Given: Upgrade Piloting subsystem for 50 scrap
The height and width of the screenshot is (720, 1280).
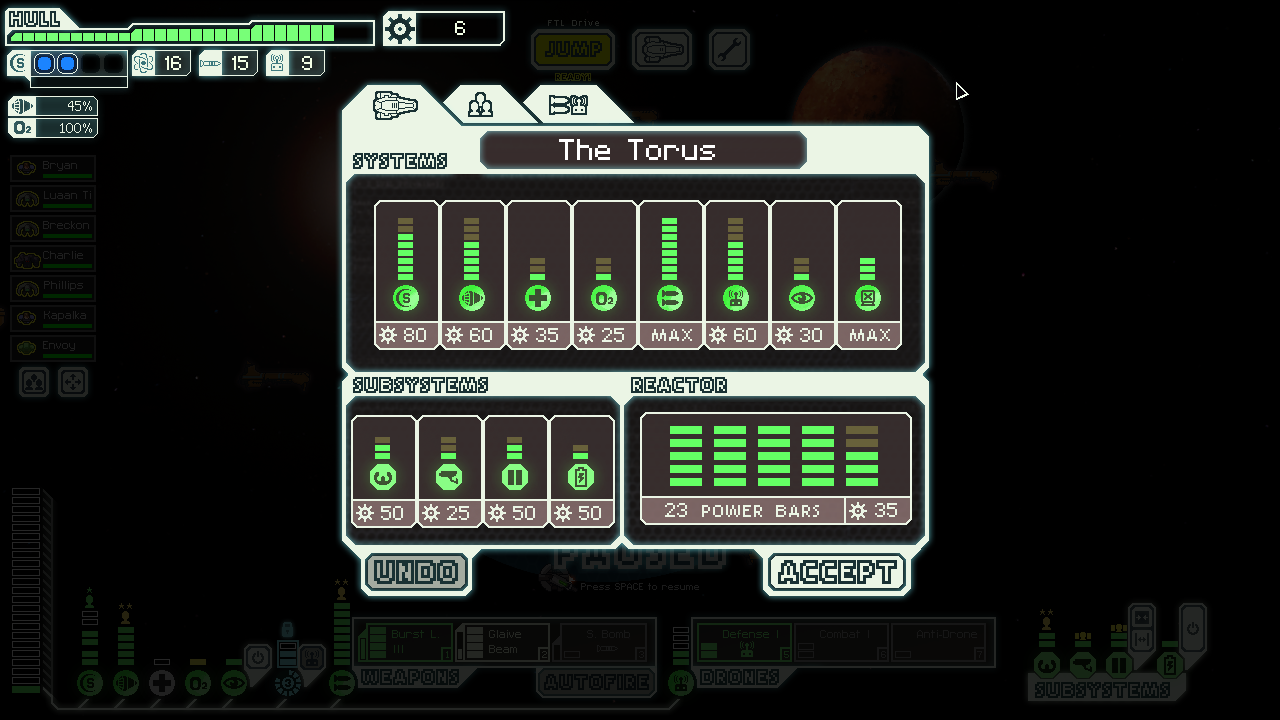Looking at the screenshot, I should 384,470.
